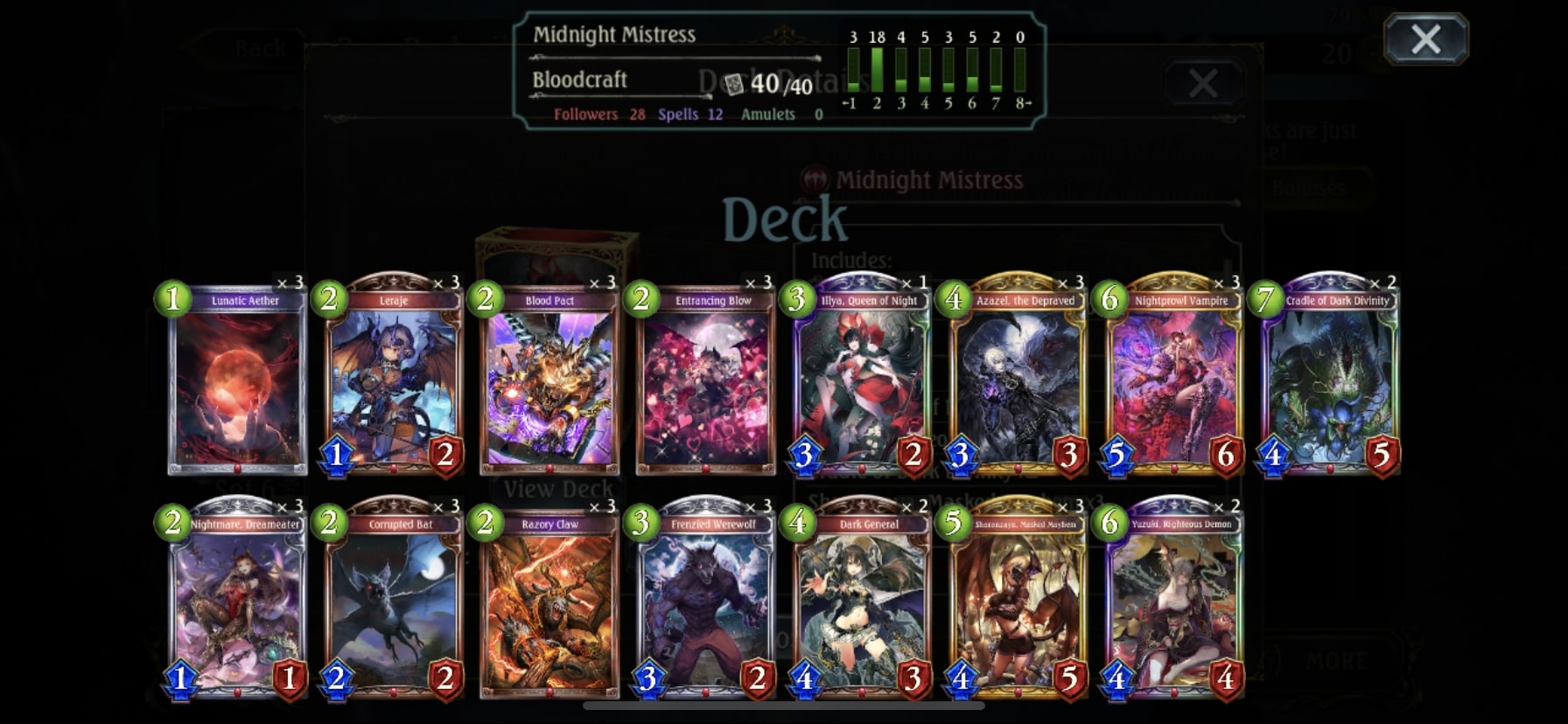Select the Illya, Queen of Night card
1568x724 pixels.
pyautogui.click(x=862, y=385)
